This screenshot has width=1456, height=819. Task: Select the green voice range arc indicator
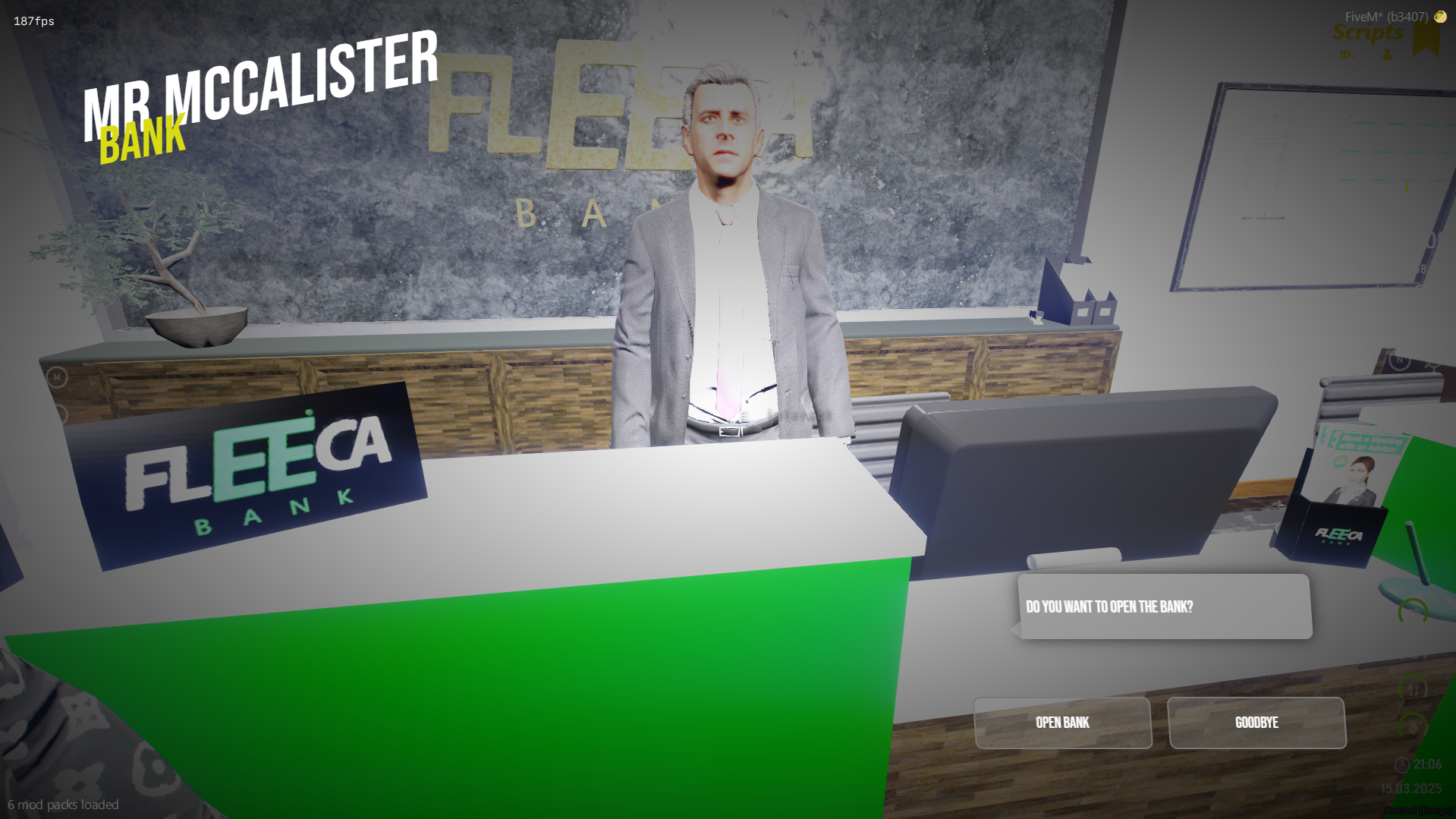[1412, 610]
